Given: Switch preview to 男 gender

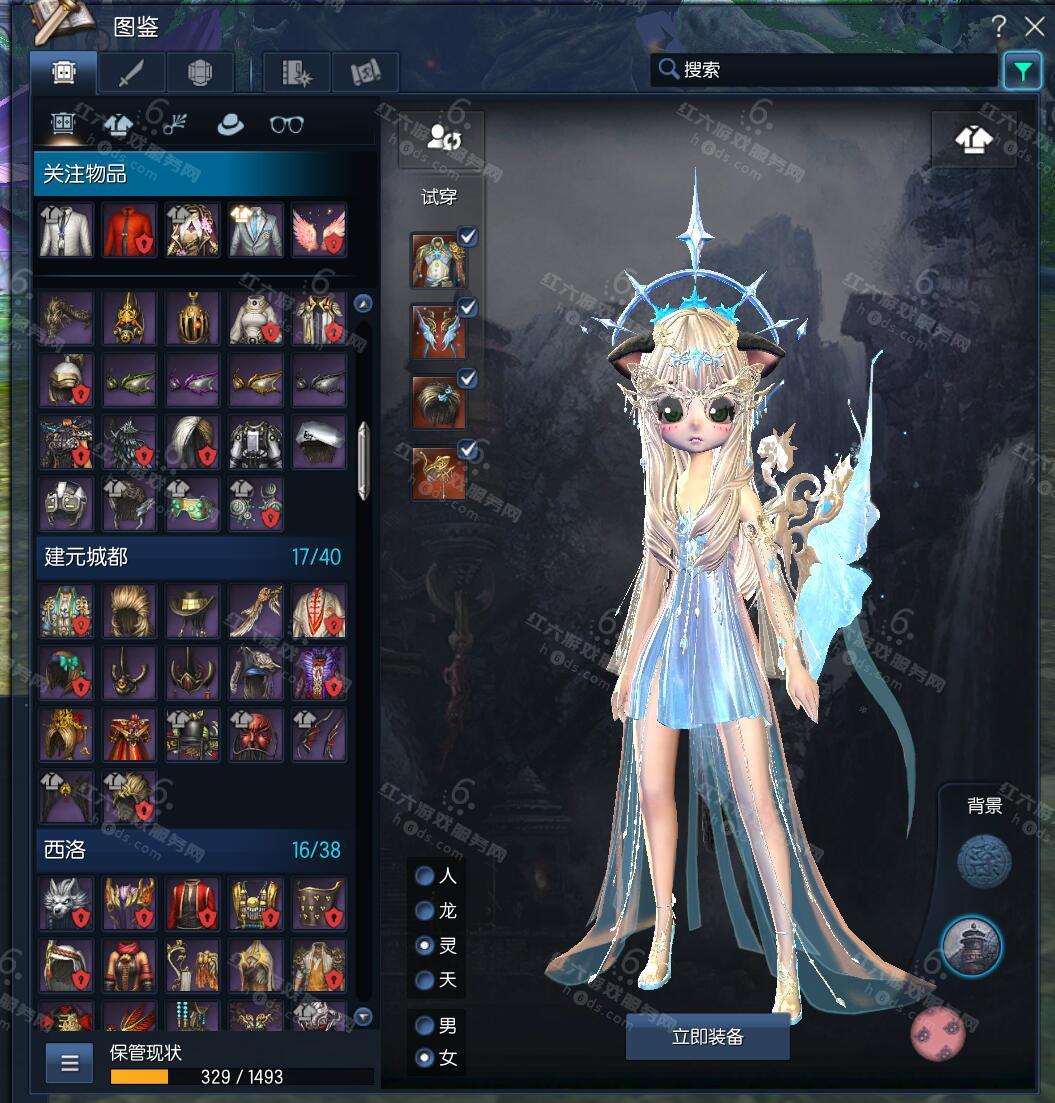Looking at the screenshot, I should pyautogui.click(x=426, y=1026).
